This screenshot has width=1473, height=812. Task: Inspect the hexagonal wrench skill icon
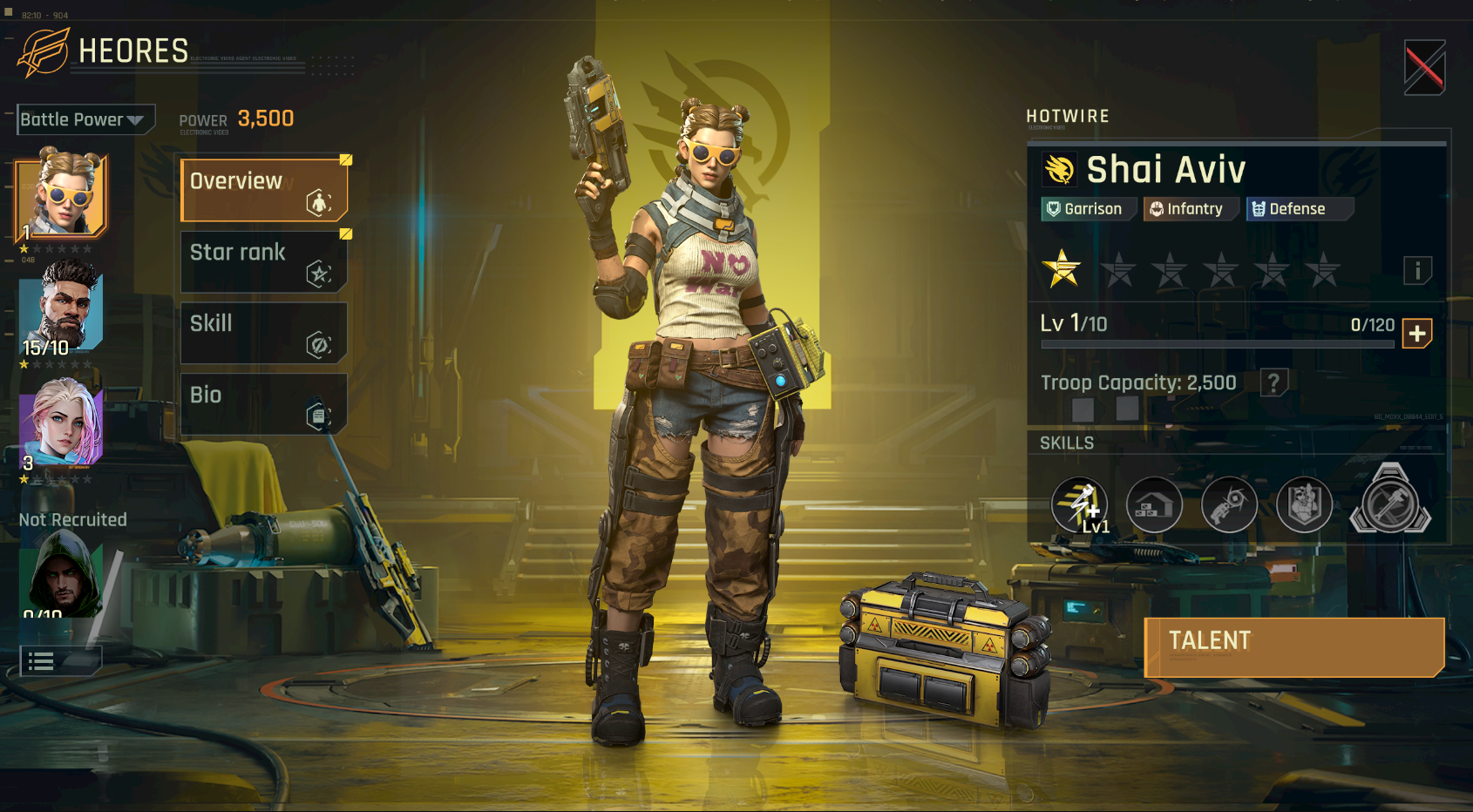coord(1390,503)
